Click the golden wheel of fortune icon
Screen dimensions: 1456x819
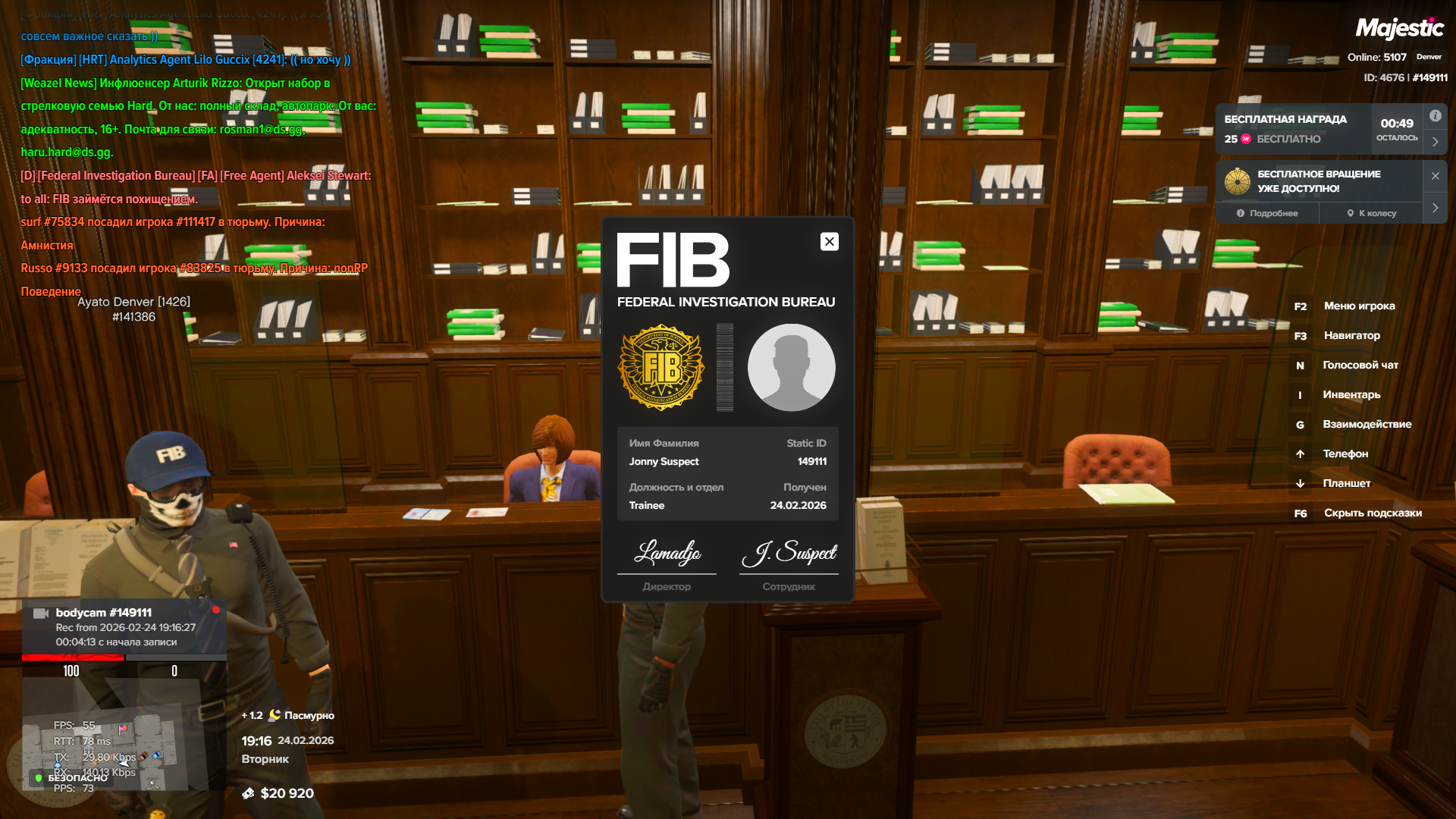pos(1238,181)
